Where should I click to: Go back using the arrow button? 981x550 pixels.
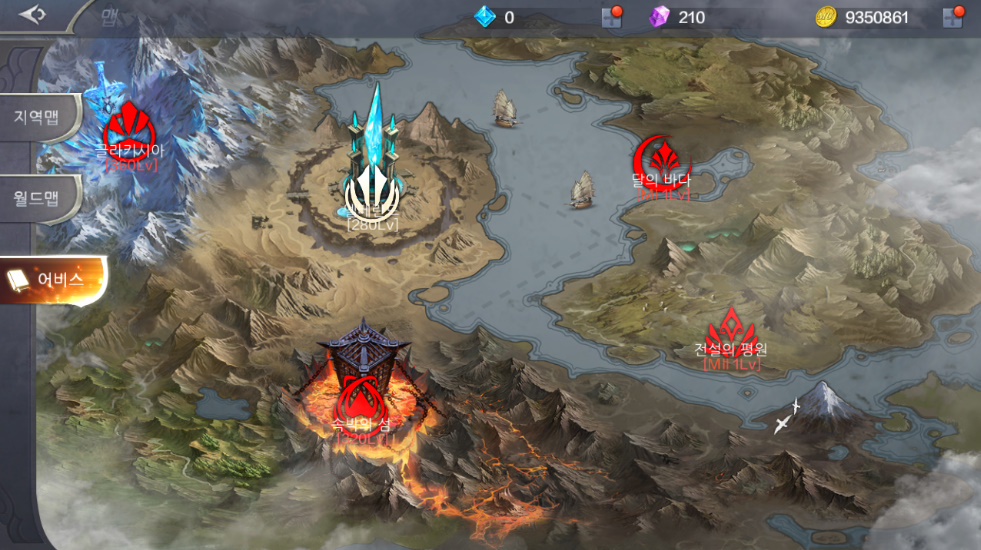click(33, 15)
